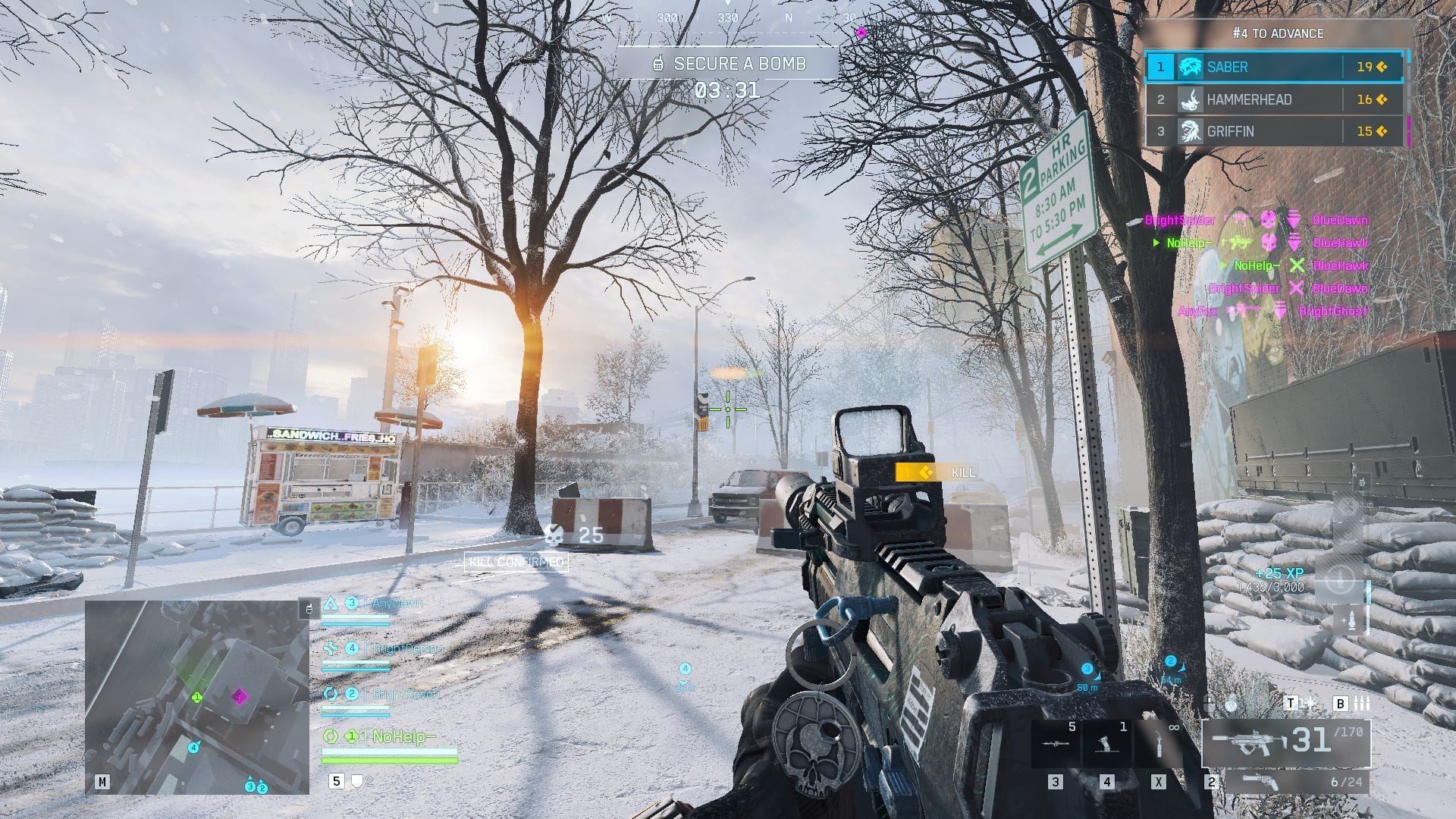Select the rocket launcher in weapon slot 3
This screenshot has width=1456, height=819.
(x=1056, y=743)
